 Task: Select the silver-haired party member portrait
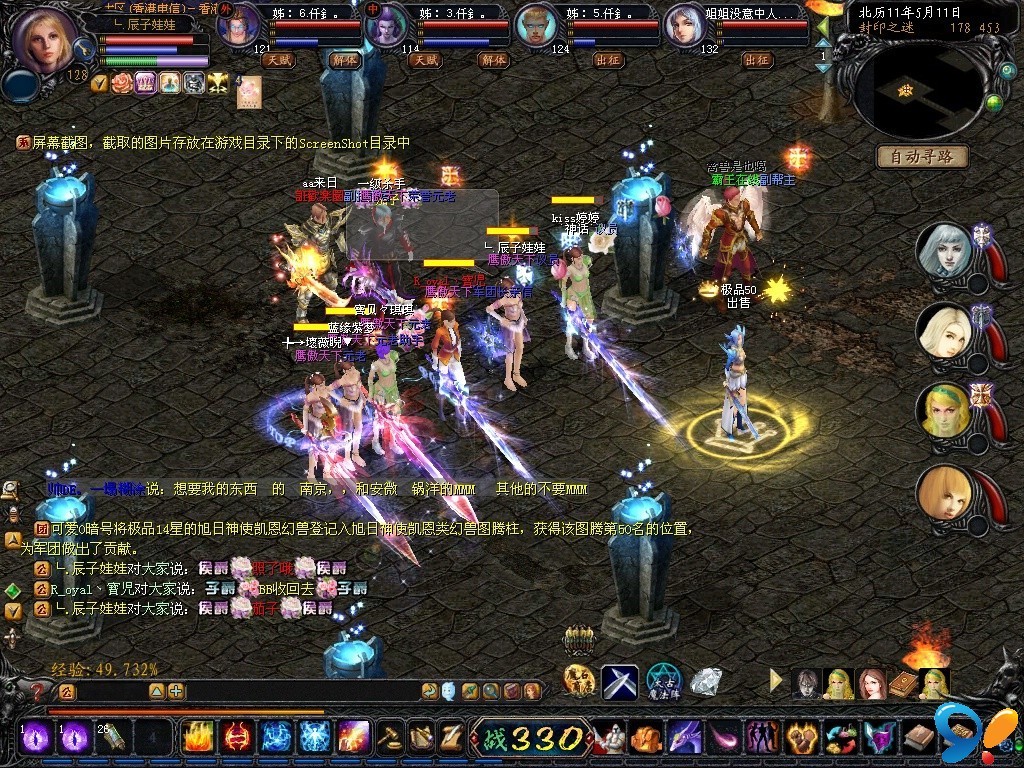click(944, 251)
